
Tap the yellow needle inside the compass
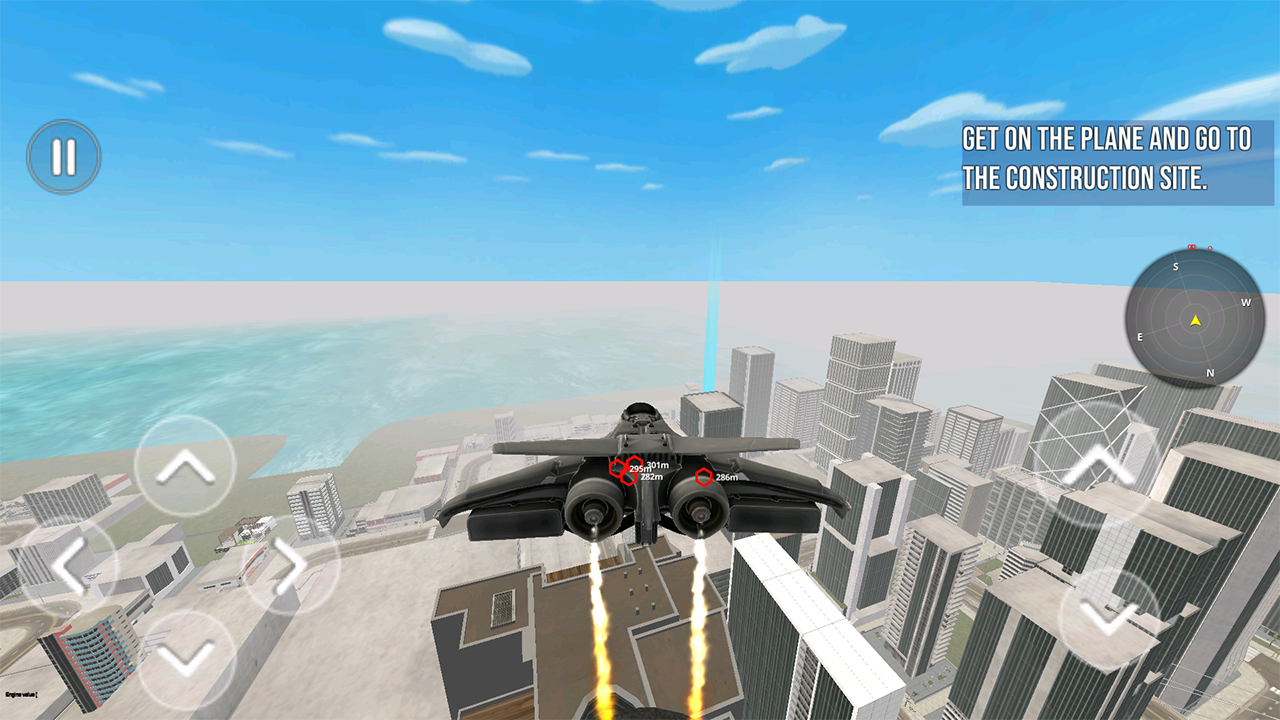tap(1195, 321)
